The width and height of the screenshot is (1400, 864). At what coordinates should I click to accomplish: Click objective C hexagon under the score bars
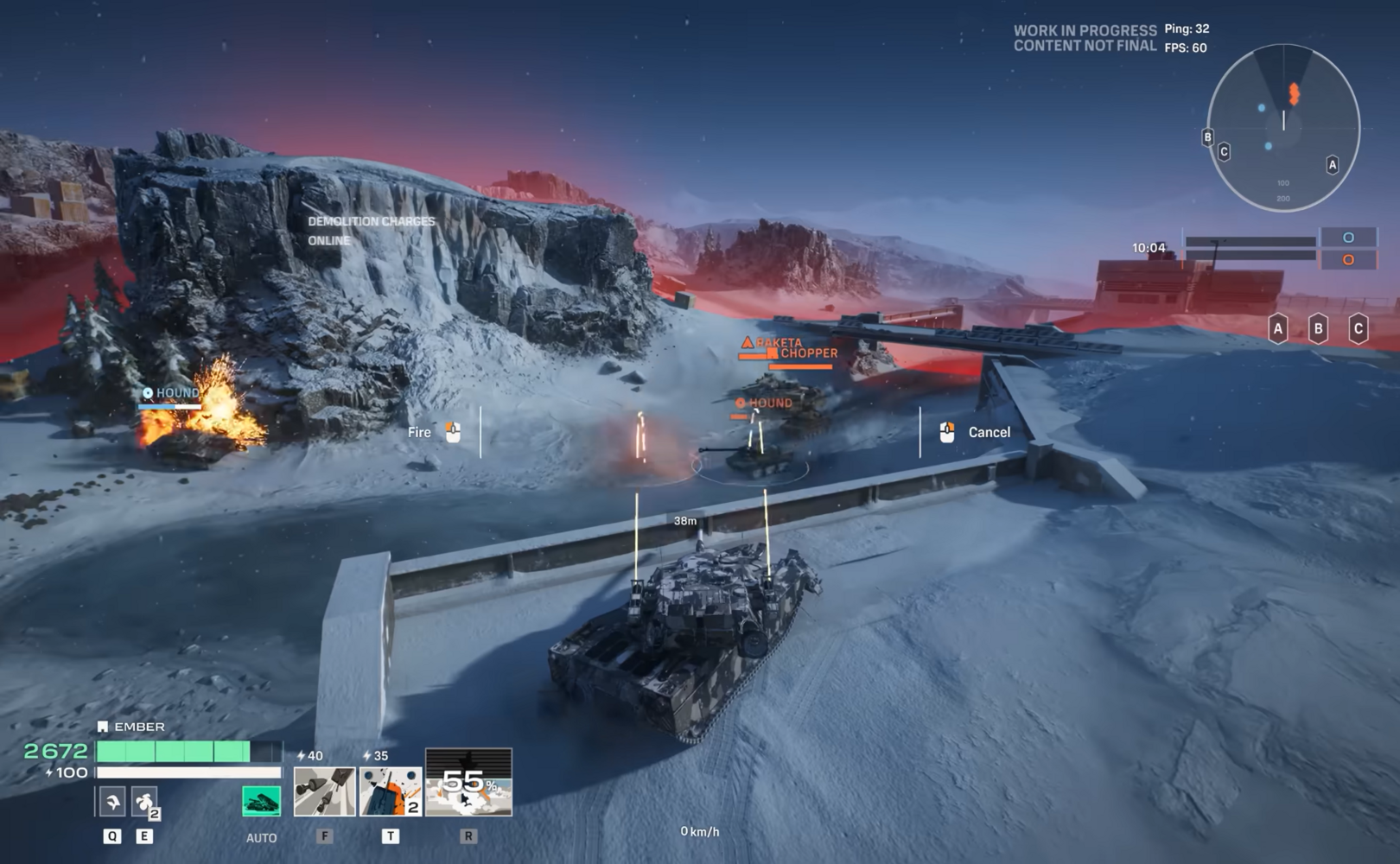point(1358,328)
